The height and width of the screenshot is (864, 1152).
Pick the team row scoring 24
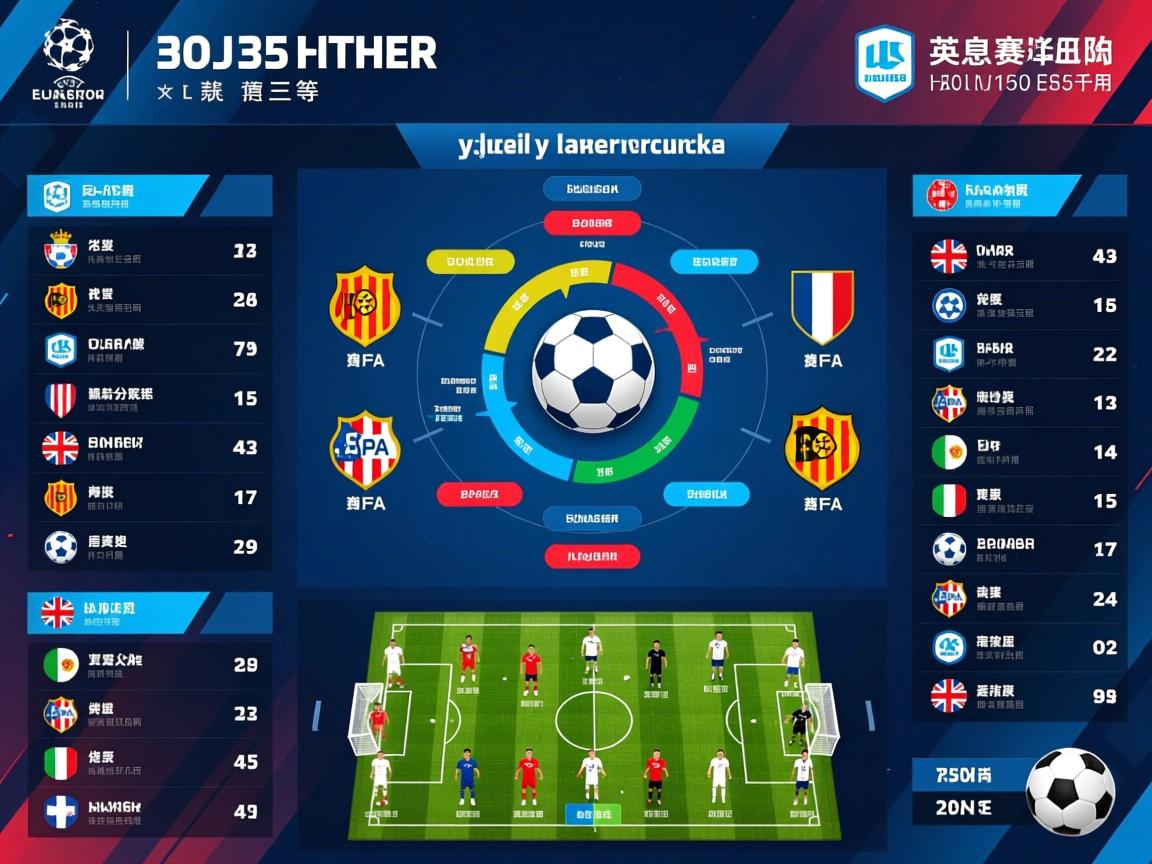[1020, 598]
